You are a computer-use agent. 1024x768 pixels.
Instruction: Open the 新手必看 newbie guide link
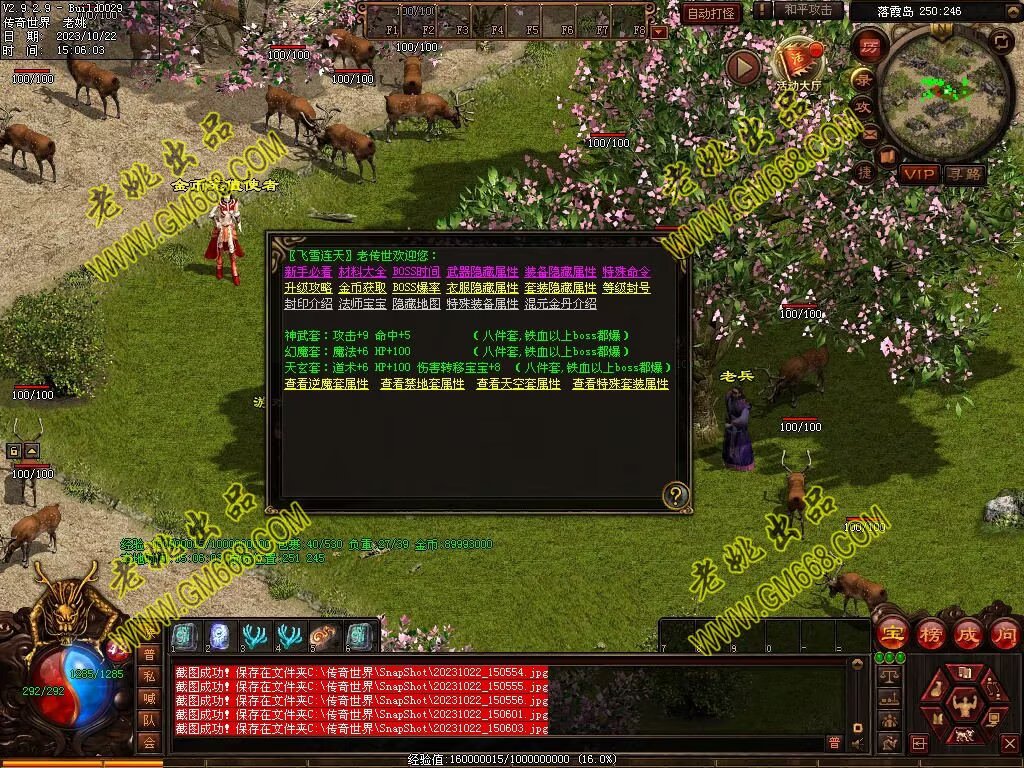click(x=308, y=272)
